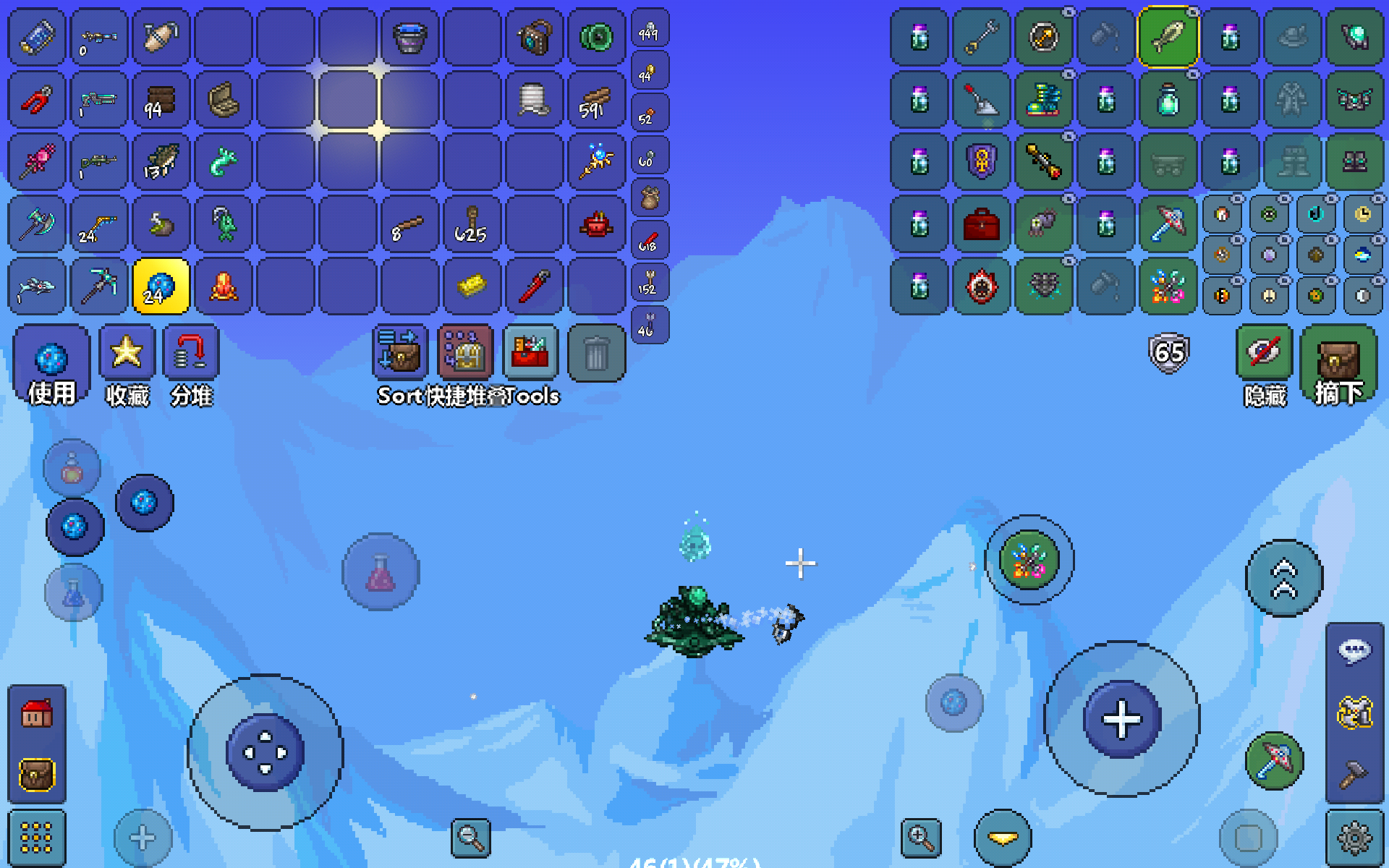Viewport: 1389px width, 868px height.
Task: Tap the double-arrow jump button
Action: coord(1284,579)
